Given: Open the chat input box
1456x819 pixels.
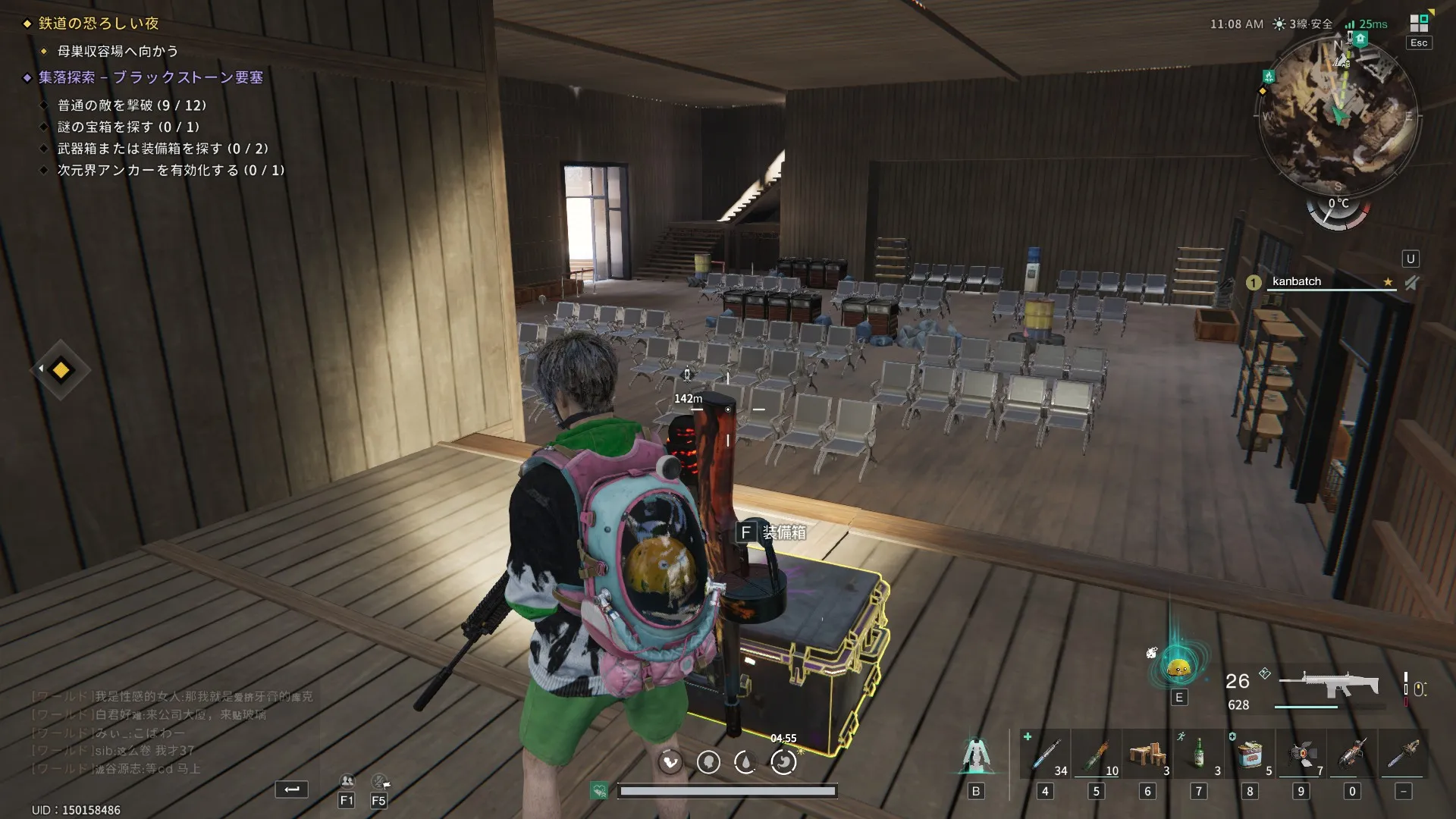Looking at the screenshot, I should pyautogui.click(x=291, y=789).
